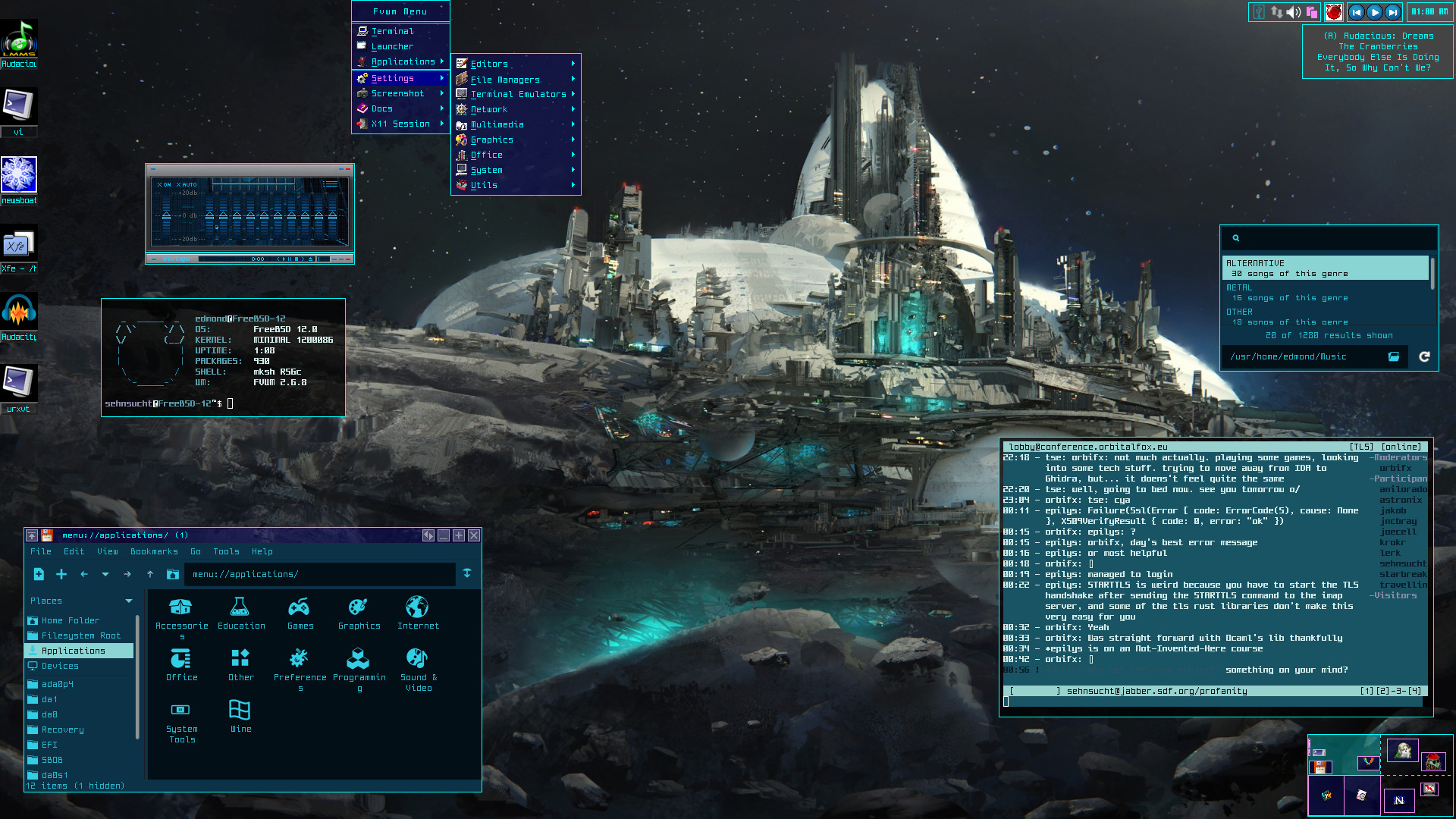Choose the Editors submenu entry
Image resolution: width=1456 pixels, height=819 pixels.
pos(489,64)
